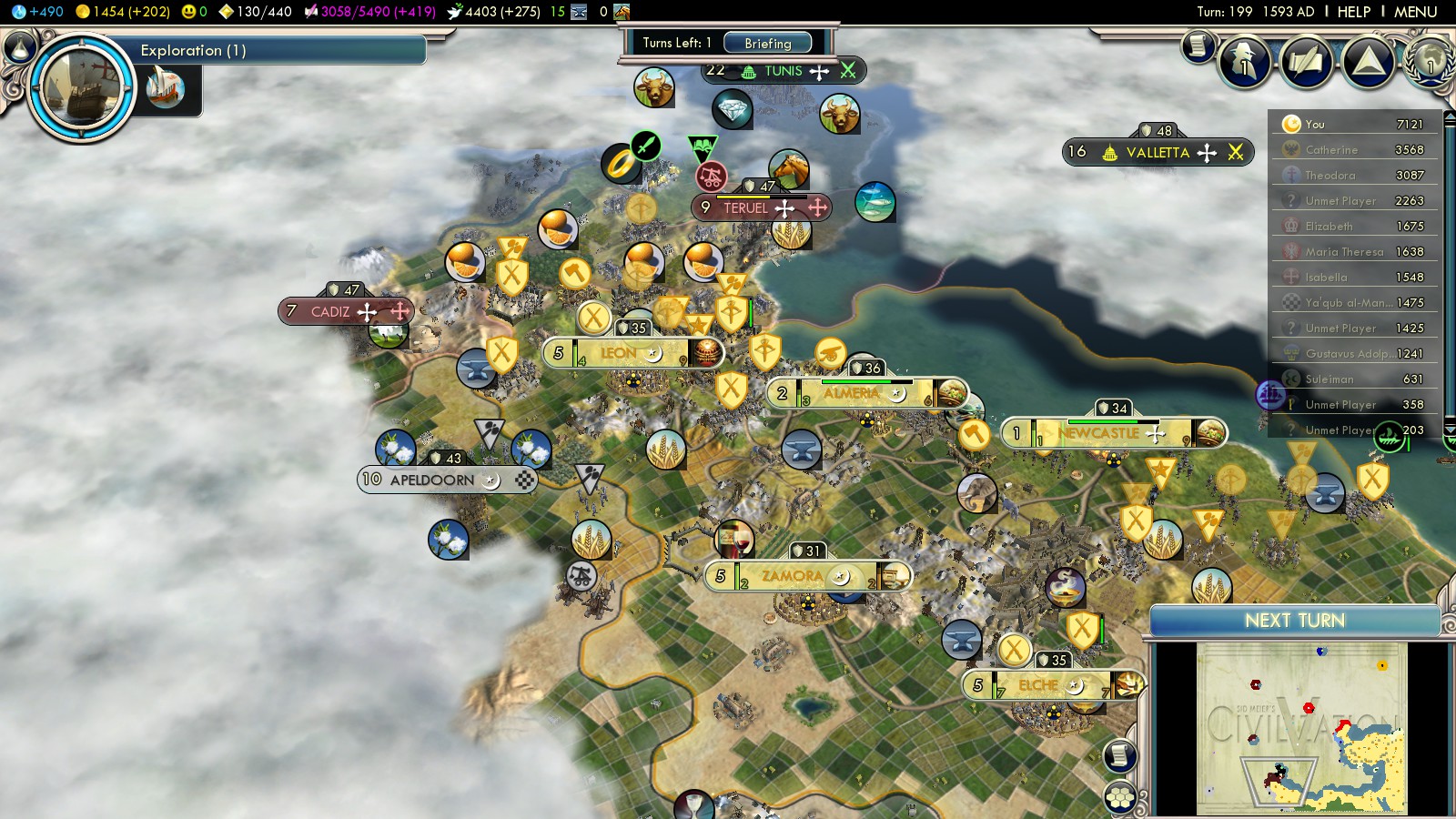Open the social policies feather-scroll icon

(x=1306, y=62)
